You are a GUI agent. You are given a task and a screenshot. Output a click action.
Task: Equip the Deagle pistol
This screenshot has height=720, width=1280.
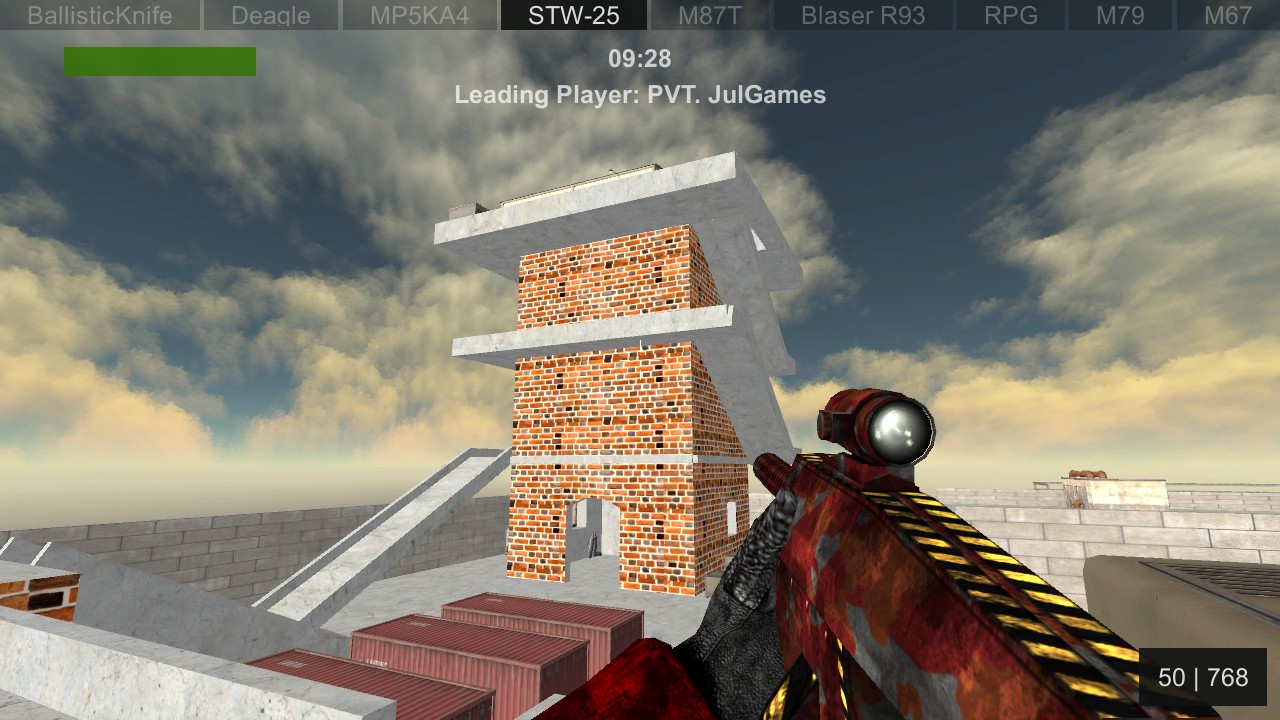[x=270, y=14]
